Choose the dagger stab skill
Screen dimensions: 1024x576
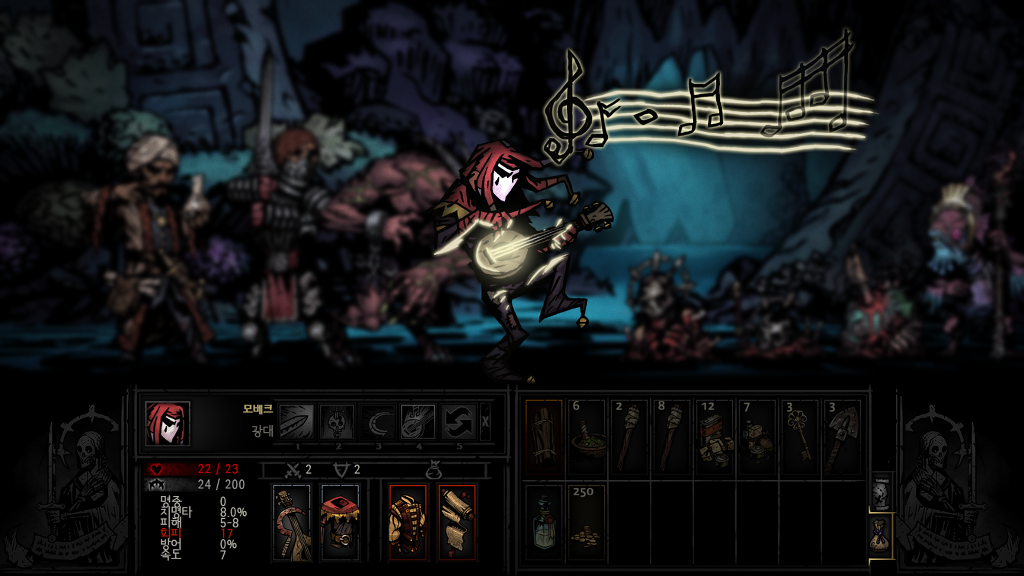tap(295, 422)
